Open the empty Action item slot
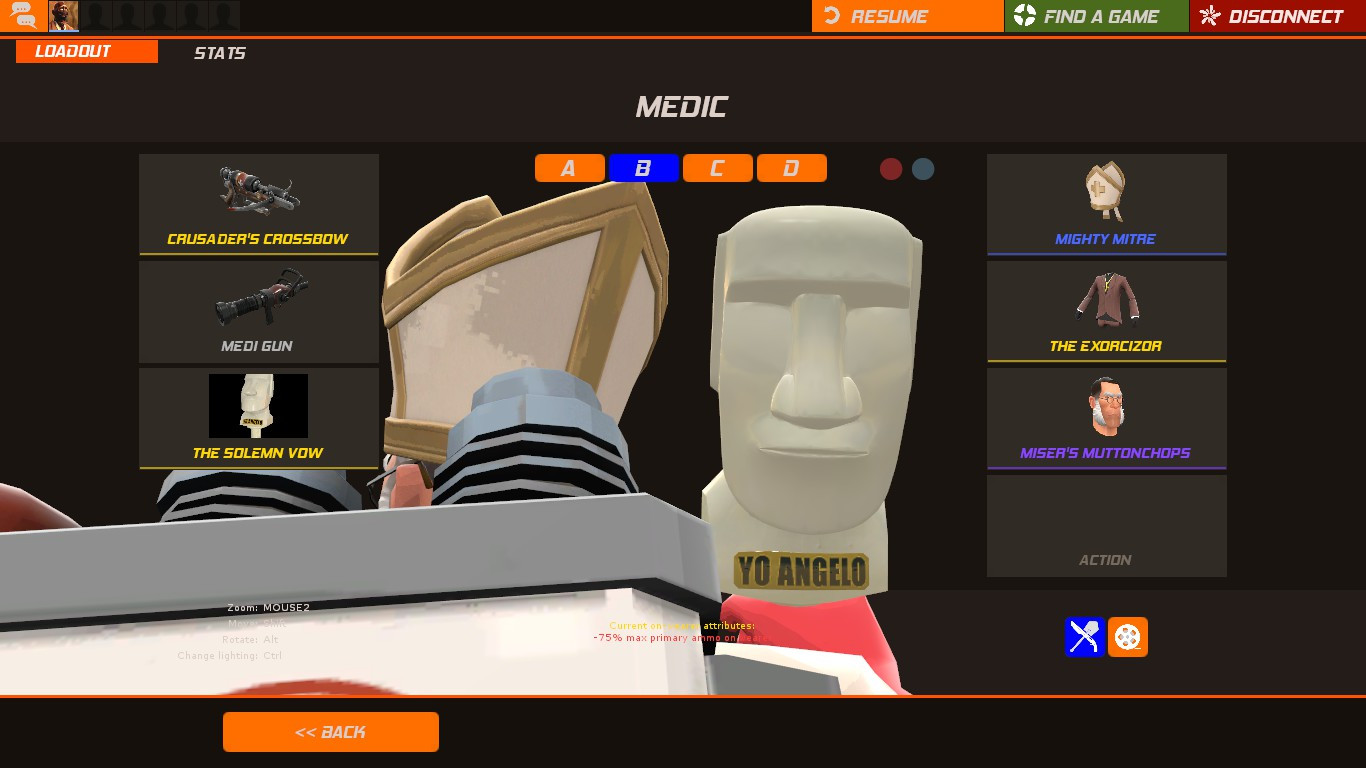 [x=1106, y=525]
